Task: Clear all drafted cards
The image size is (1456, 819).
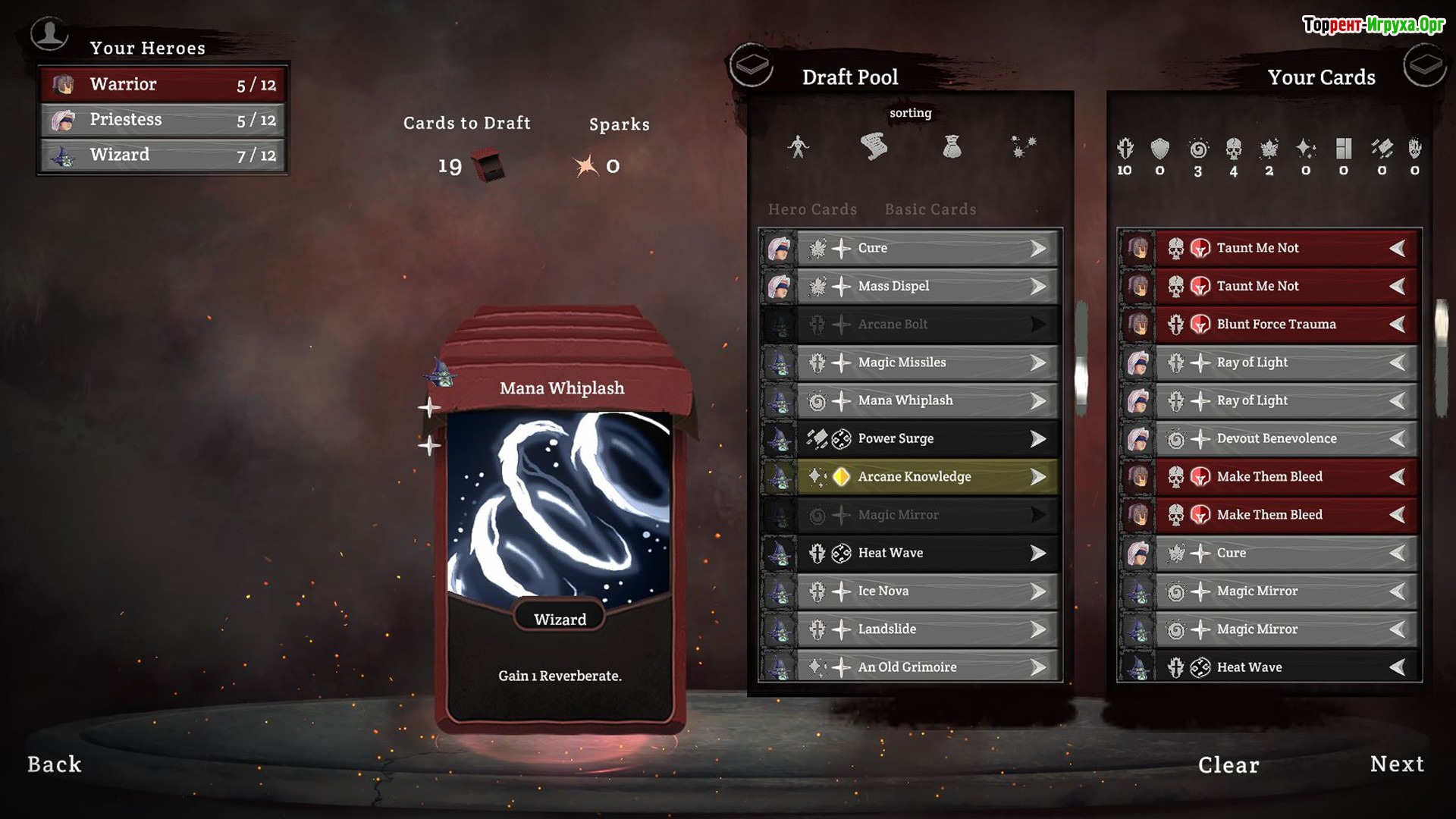Action: [x=1228, y=765]
